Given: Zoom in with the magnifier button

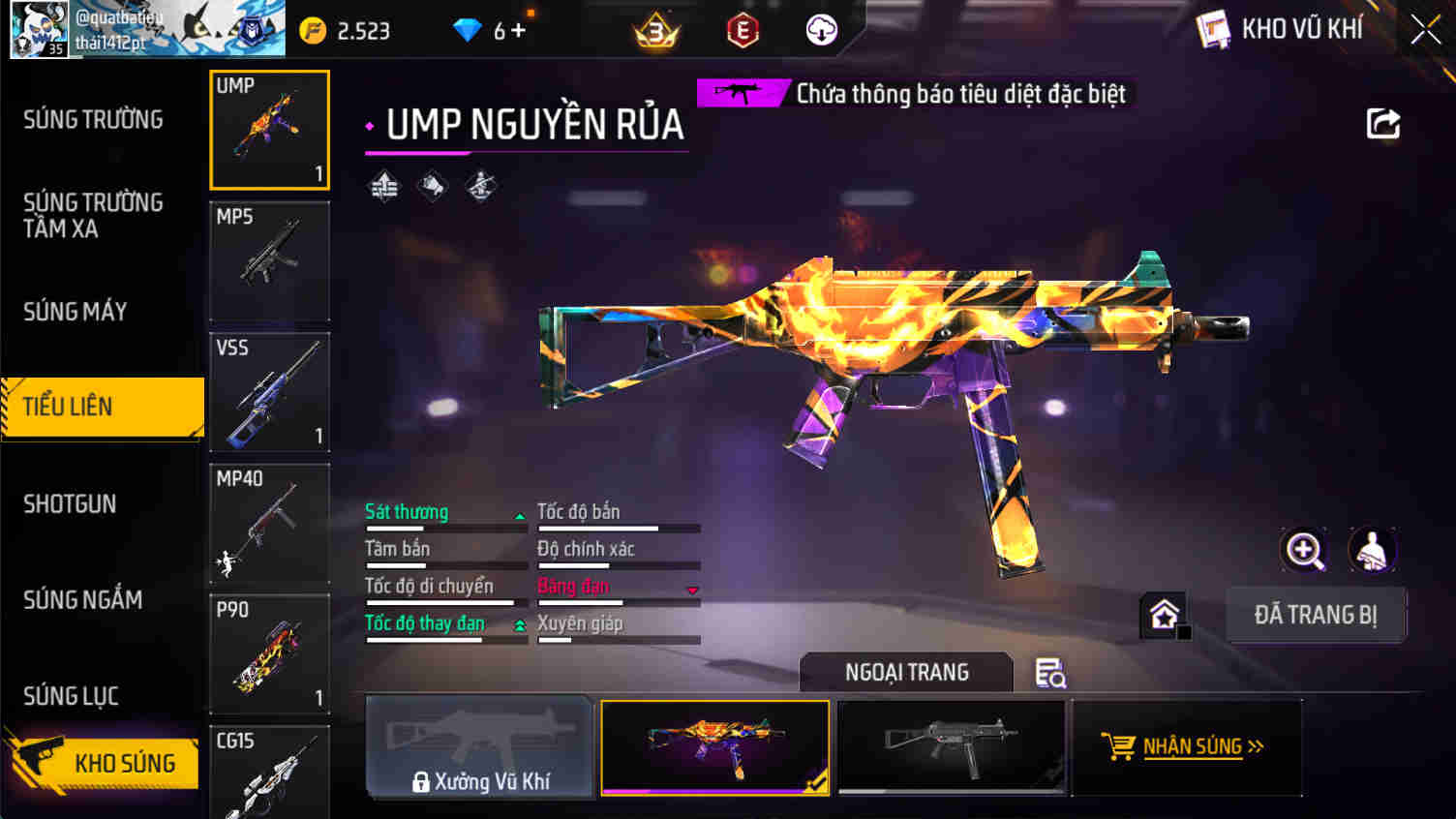Looking at the screenshot, I should [1304, 551].
